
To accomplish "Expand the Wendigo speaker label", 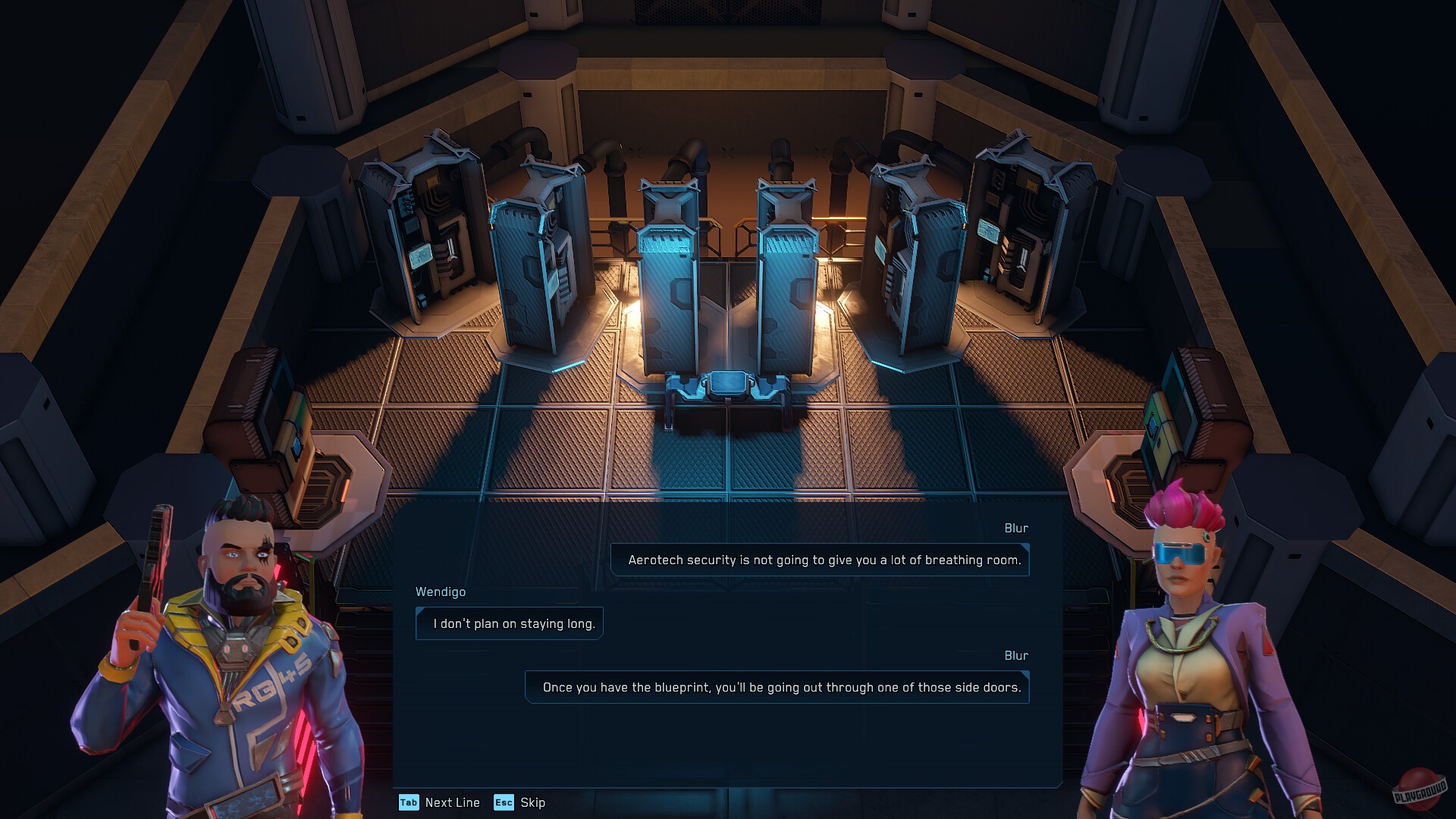I will pos(441,592).
